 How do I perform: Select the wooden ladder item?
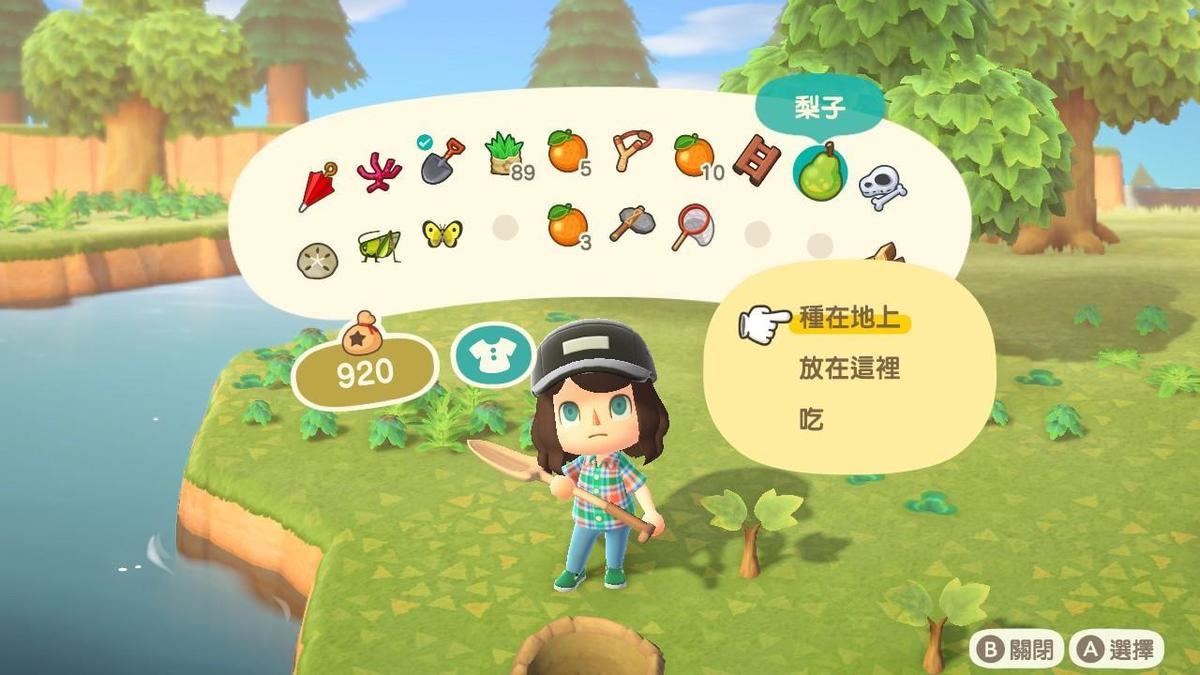[x=755, y=159]
